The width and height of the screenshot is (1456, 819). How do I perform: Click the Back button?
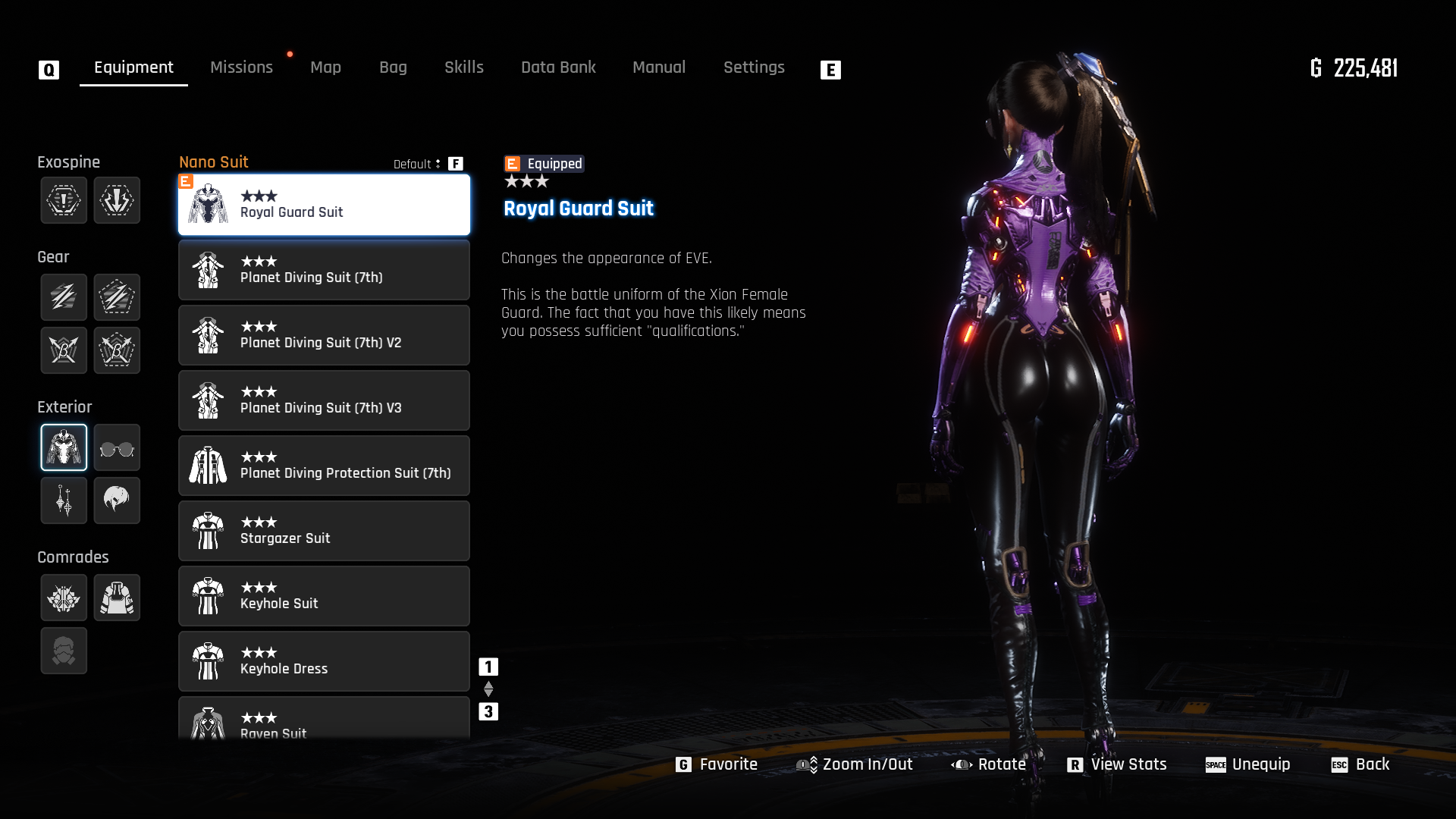1360,764
